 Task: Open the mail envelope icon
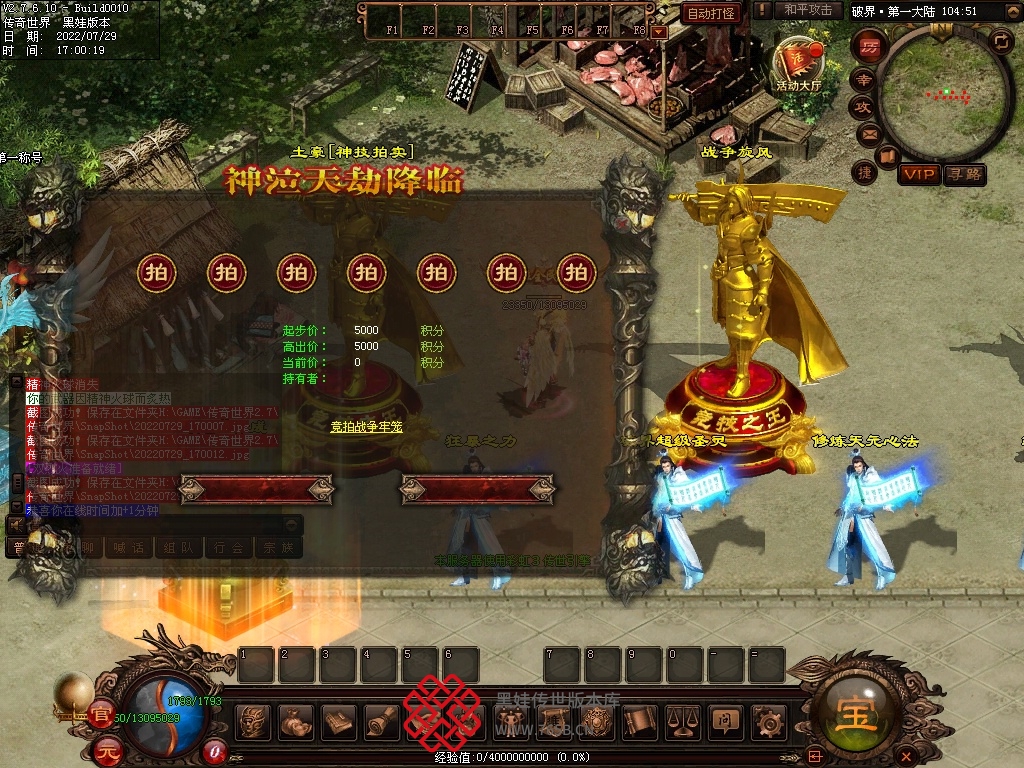[x=868, y=134]
